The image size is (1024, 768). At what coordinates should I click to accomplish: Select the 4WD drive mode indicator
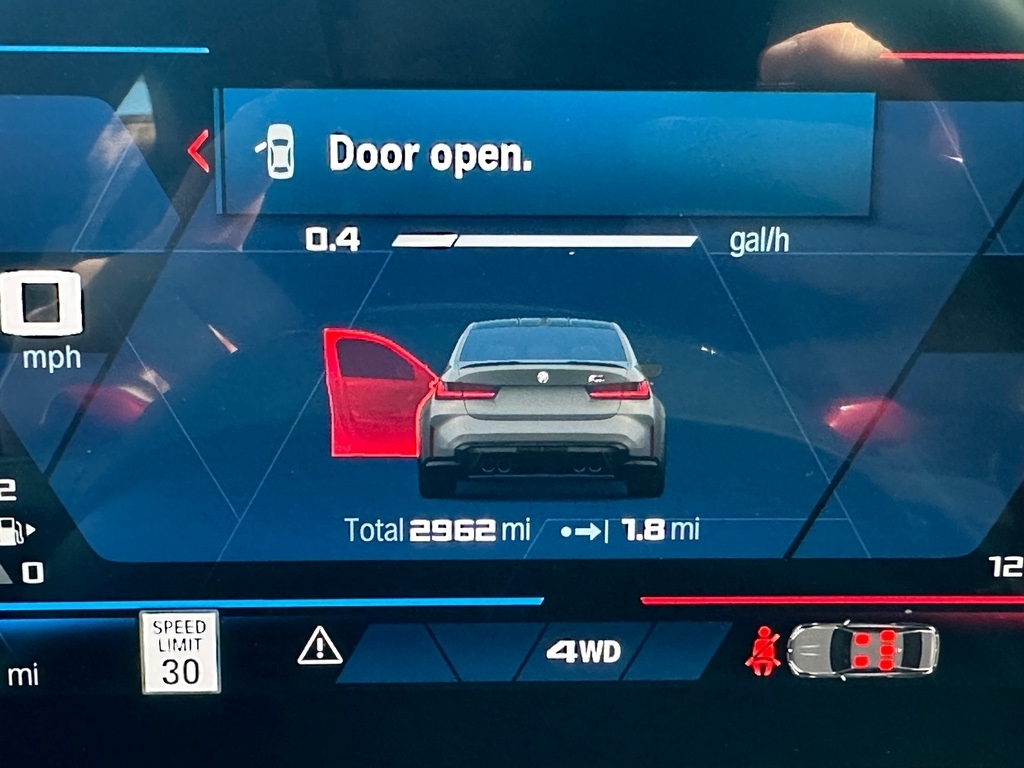[583, 652]
